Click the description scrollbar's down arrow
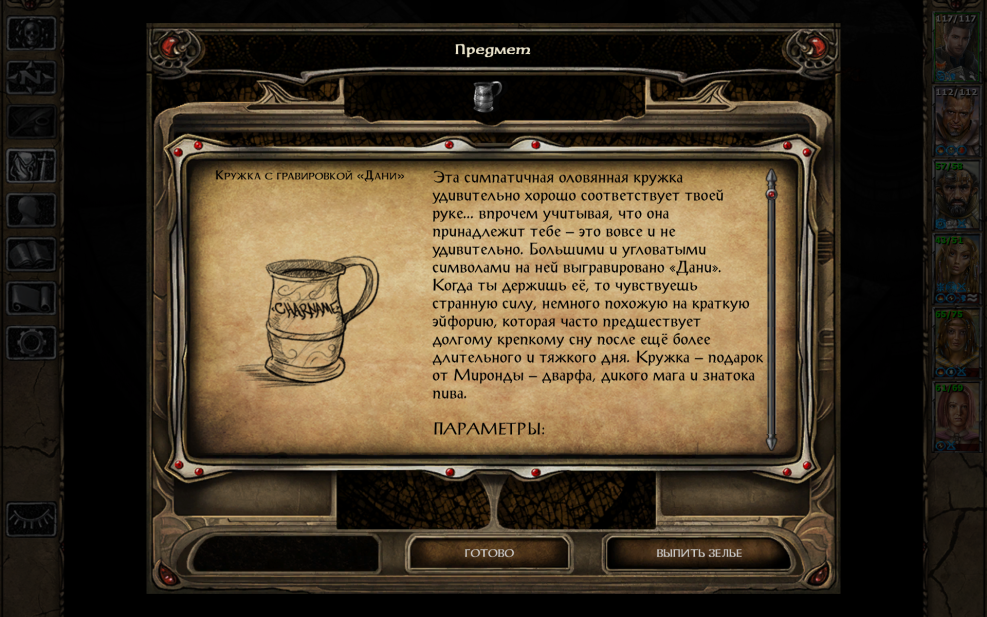 coord(771,441)
